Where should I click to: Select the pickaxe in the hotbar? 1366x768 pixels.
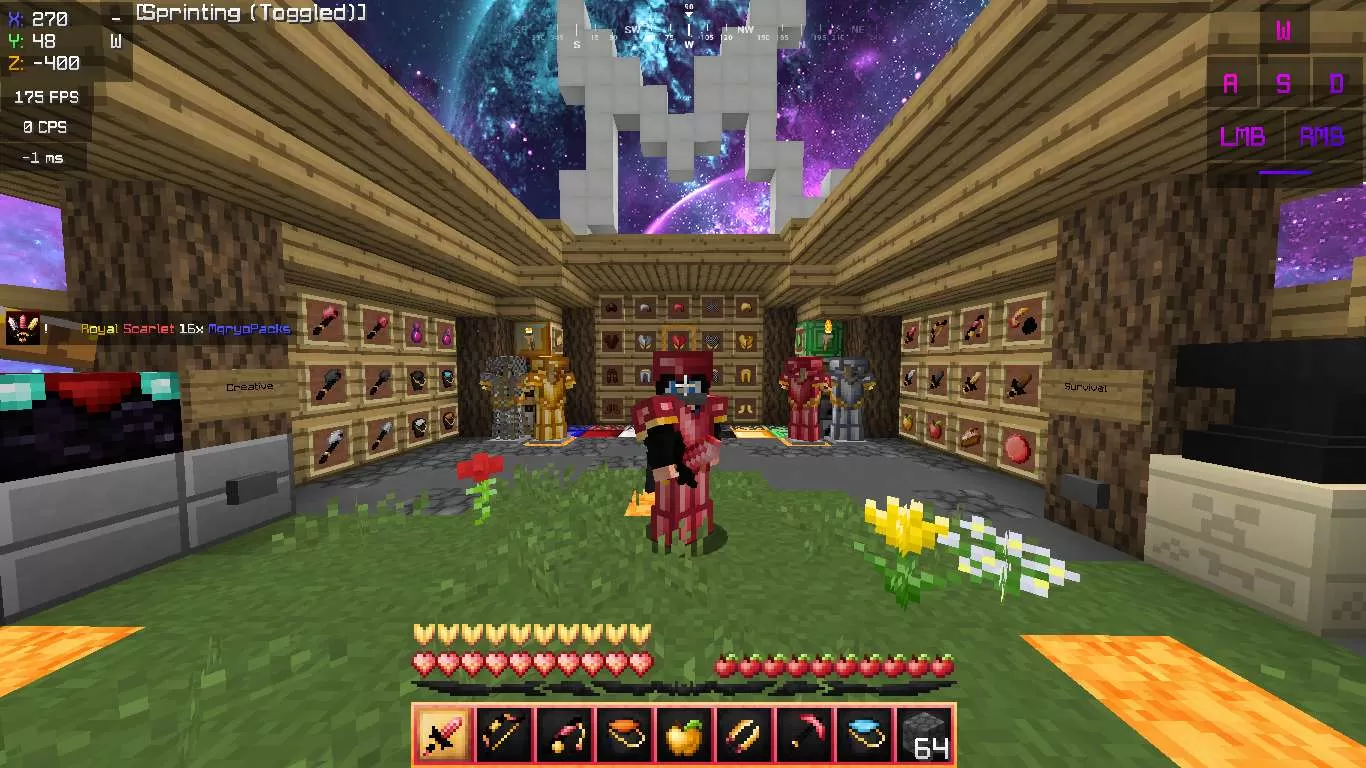pos(804,737)
